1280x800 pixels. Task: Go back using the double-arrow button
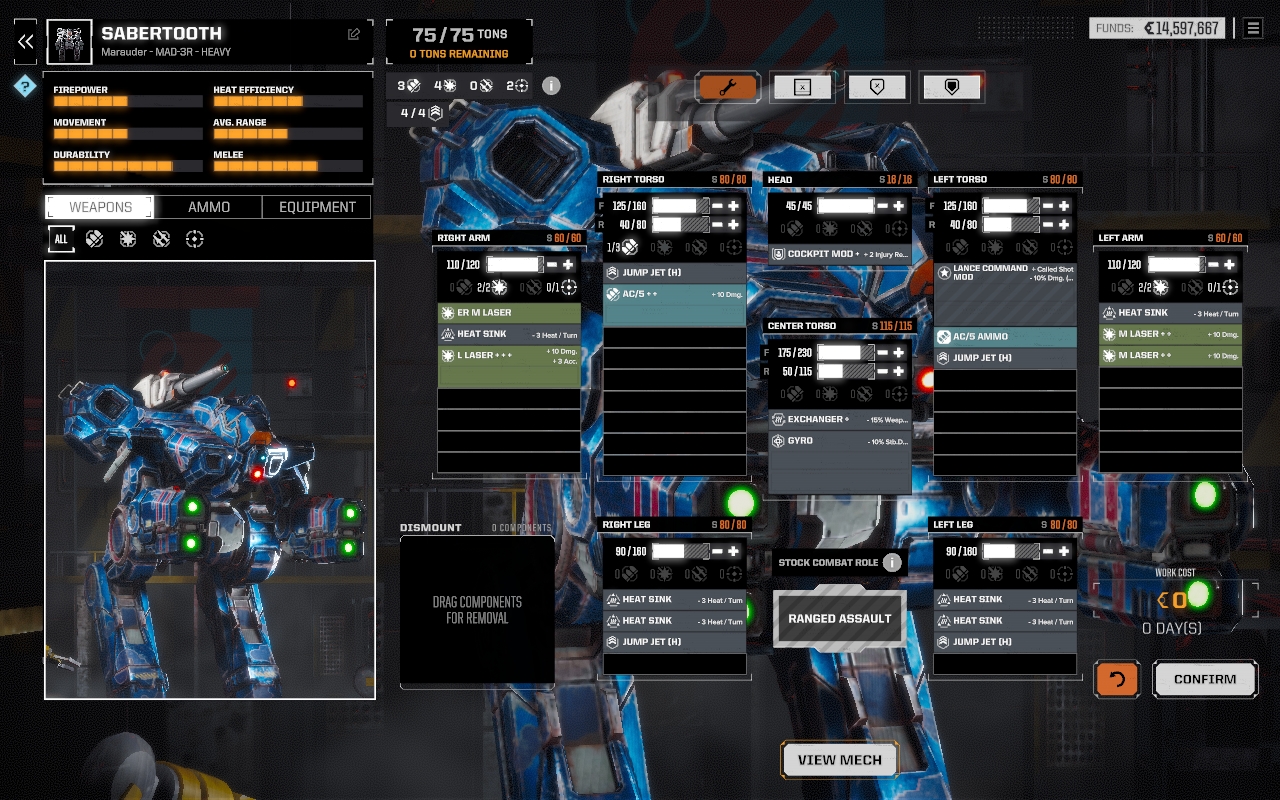pos(26,42)
